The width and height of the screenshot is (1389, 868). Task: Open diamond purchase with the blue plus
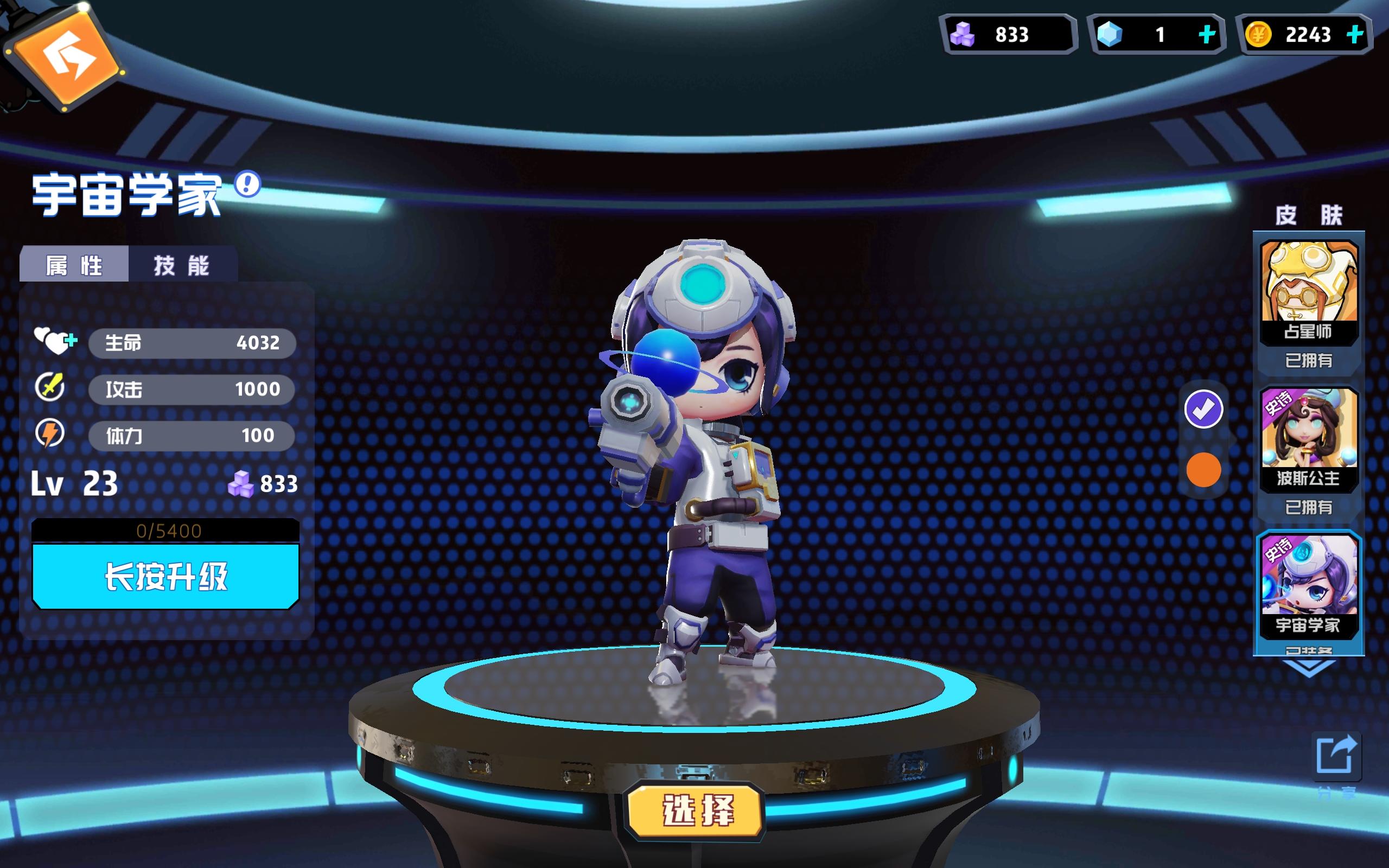[1207, 34]
